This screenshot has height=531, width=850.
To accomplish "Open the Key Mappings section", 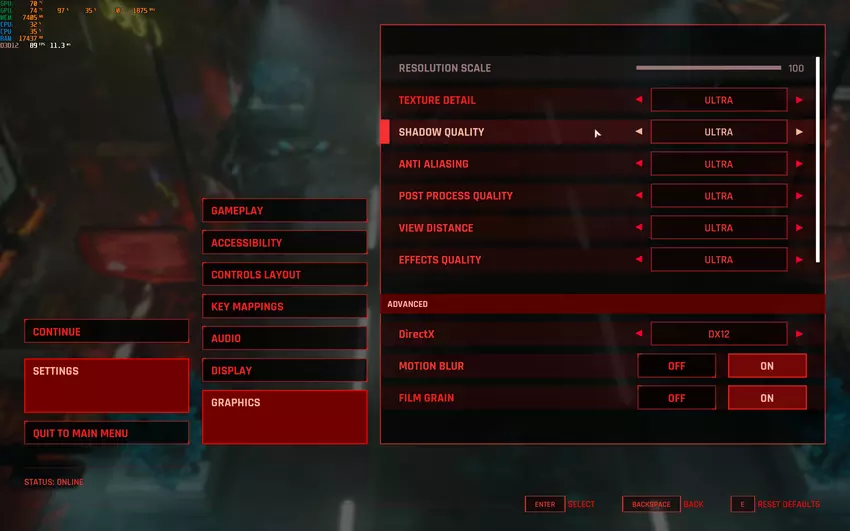I will [x=284, y=307].
